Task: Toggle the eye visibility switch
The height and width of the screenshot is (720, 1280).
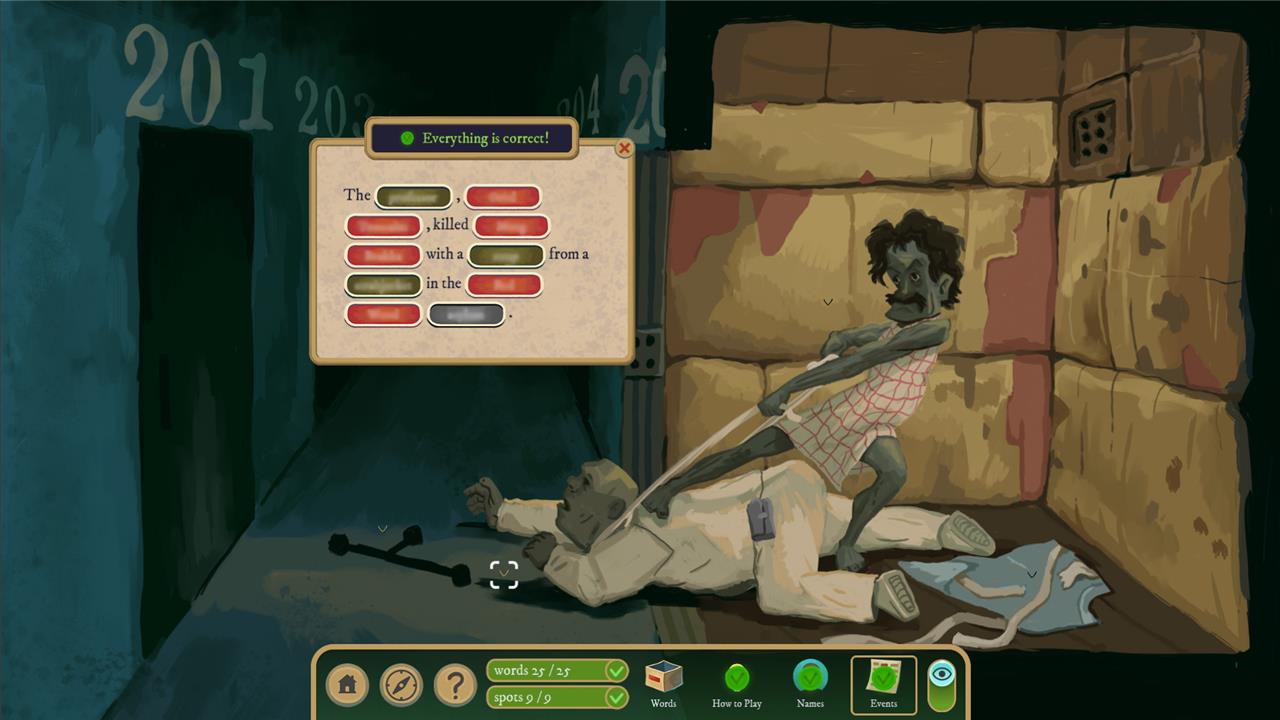Action: tap(942, 685)
